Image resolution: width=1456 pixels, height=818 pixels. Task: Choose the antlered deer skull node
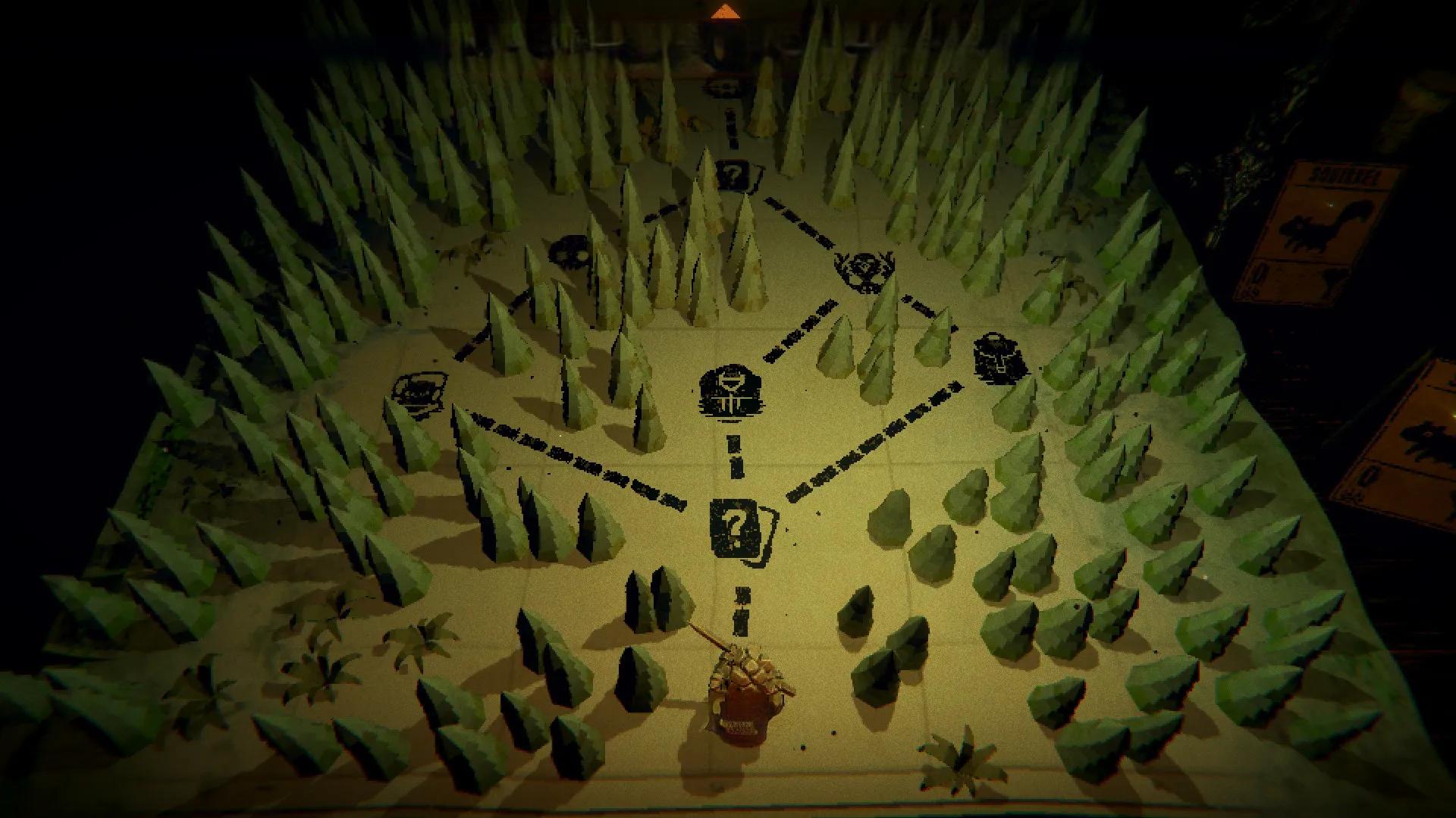coord(864,267)
